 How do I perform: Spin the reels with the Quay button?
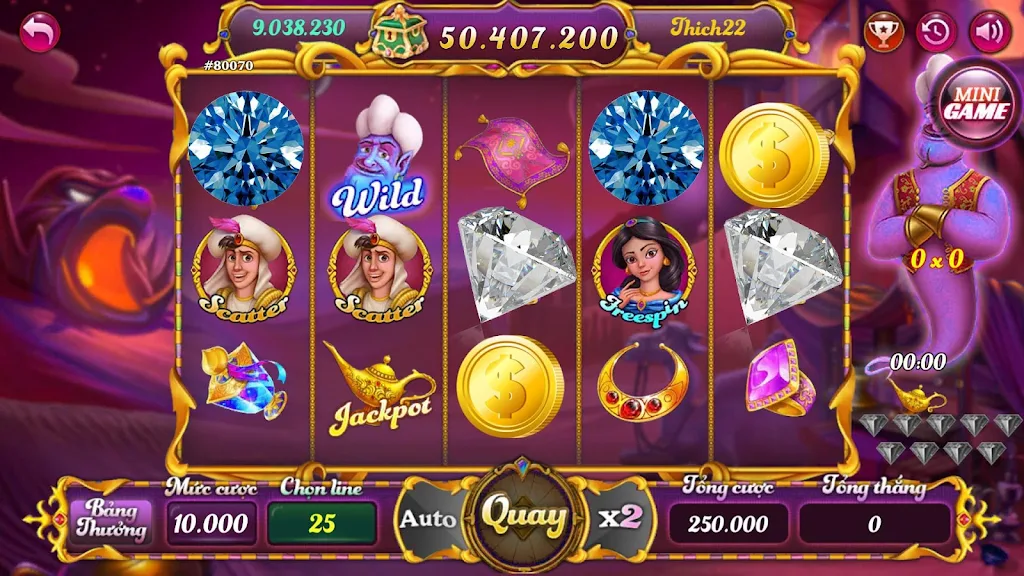(524, 517)
